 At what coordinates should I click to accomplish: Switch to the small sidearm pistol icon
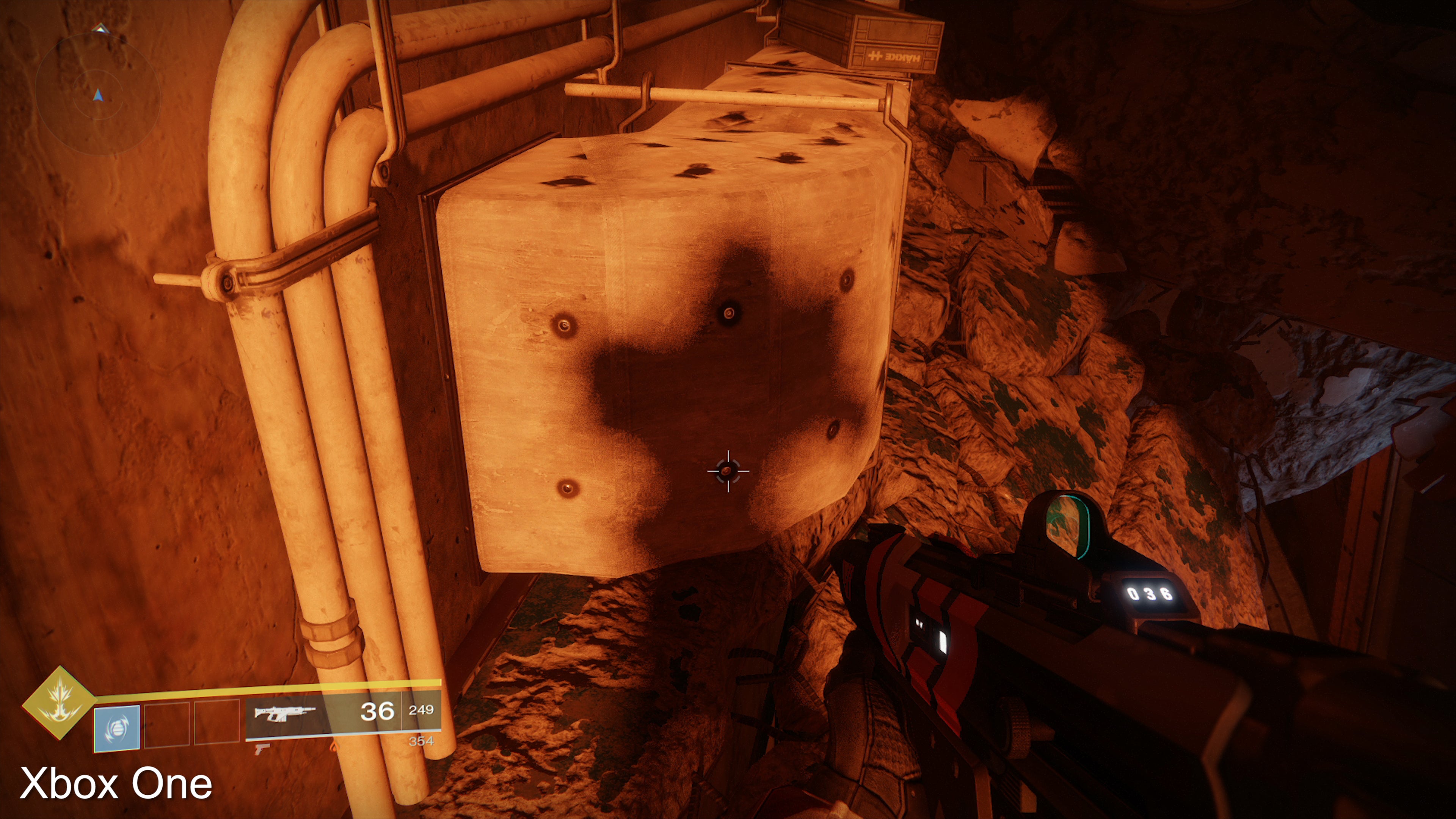coord(262,749)
